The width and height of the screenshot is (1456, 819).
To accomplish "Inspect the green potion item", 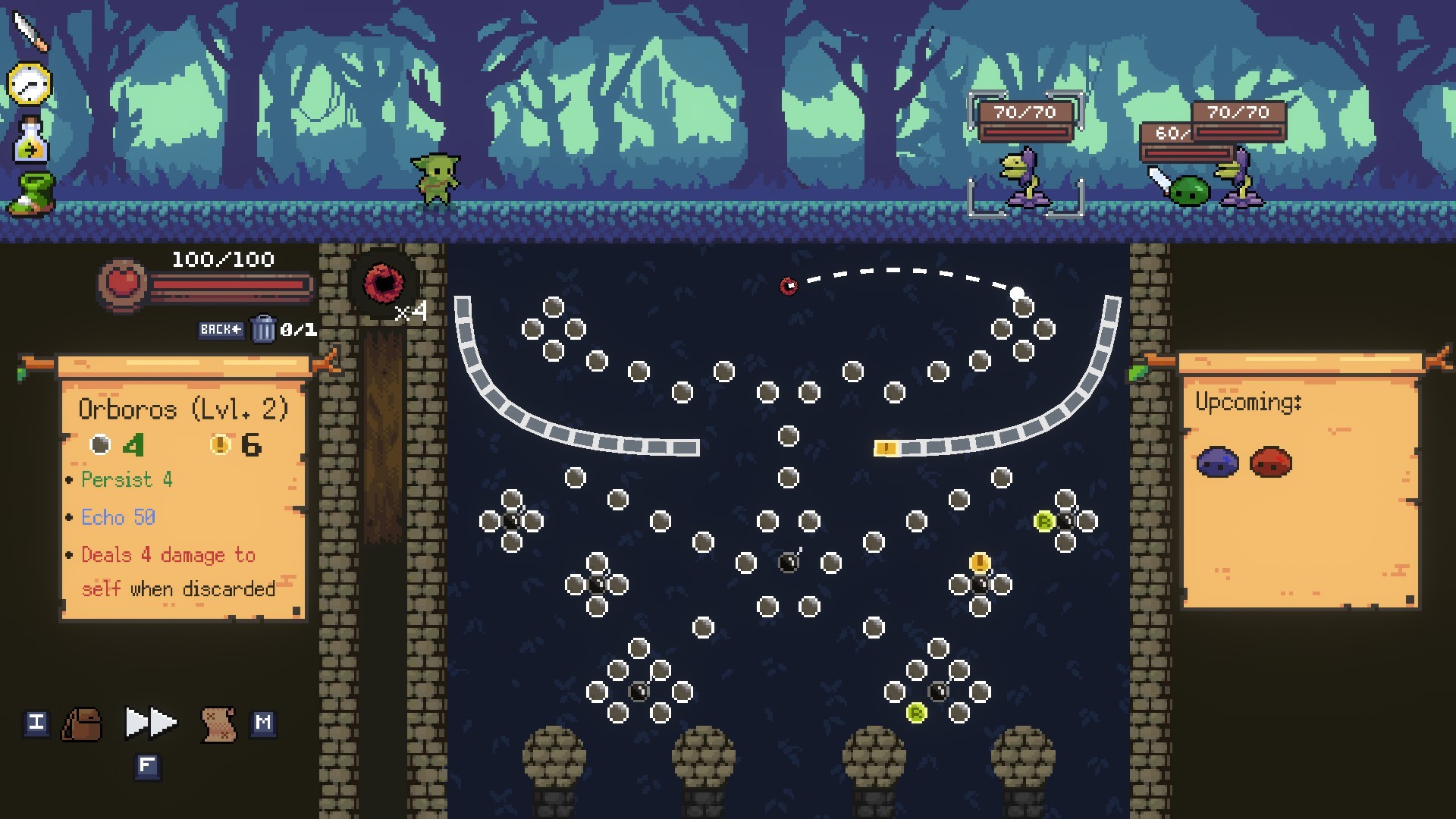I will tap(29, 140).
